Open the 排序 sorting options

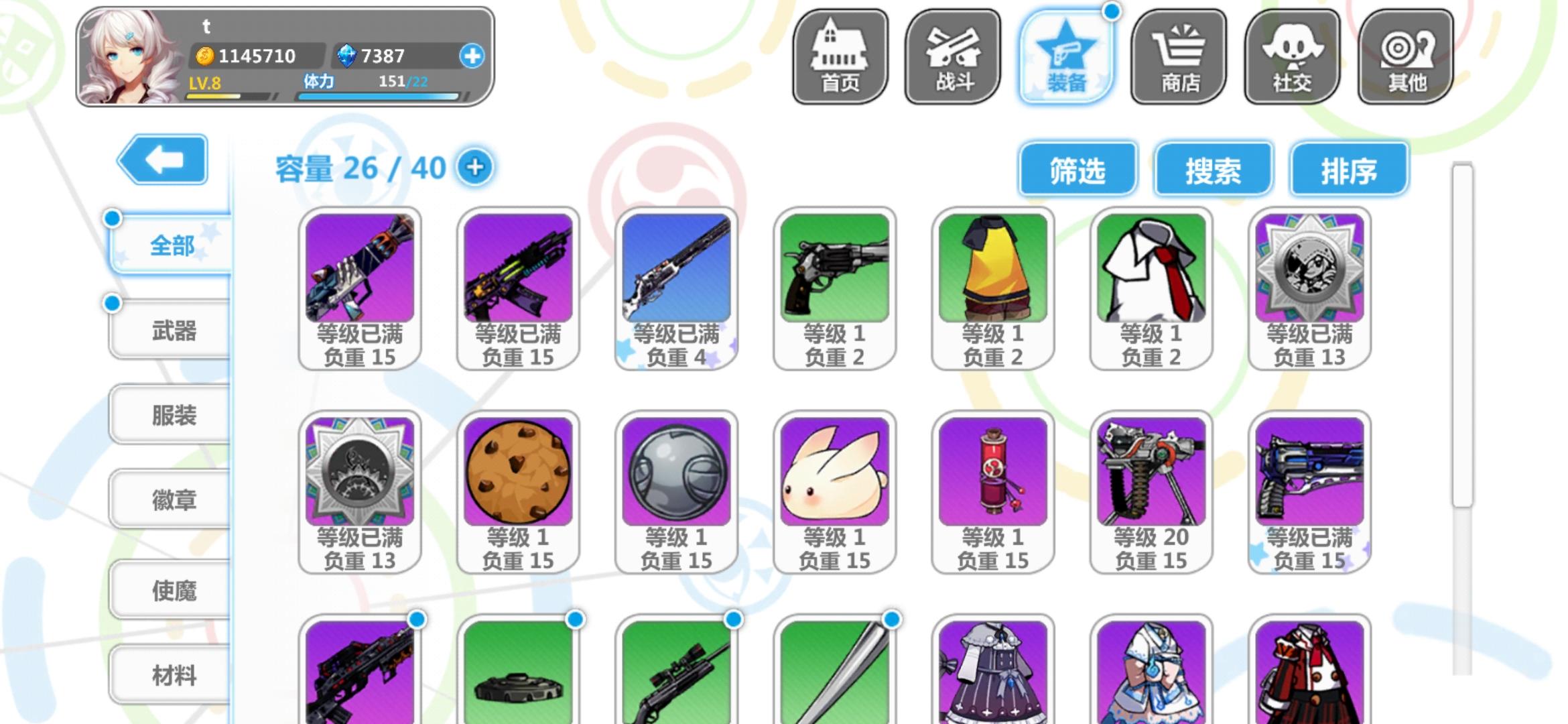[x=1348, y=170]
